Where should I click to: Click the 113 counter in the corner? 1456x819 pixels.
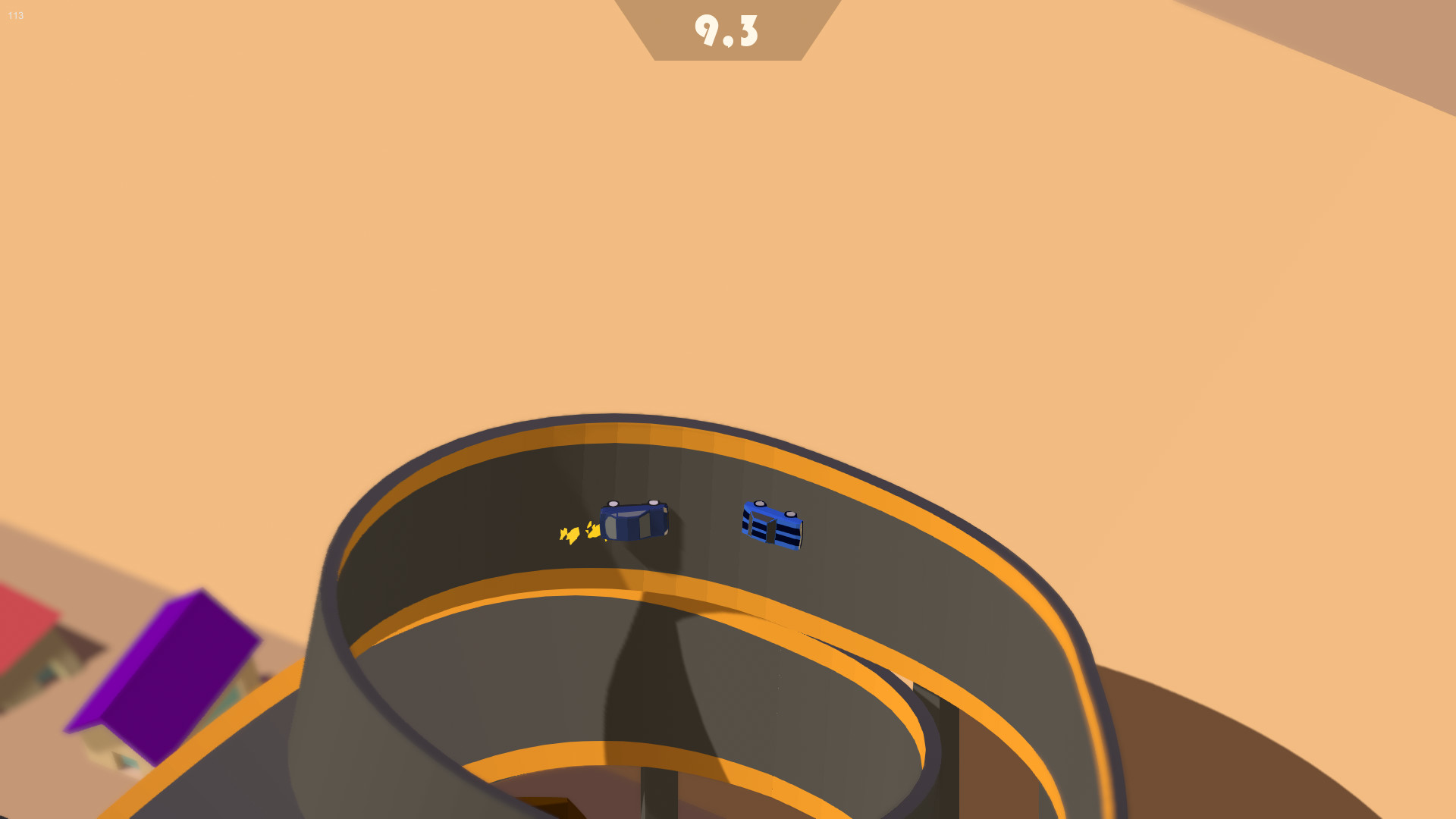14,15
